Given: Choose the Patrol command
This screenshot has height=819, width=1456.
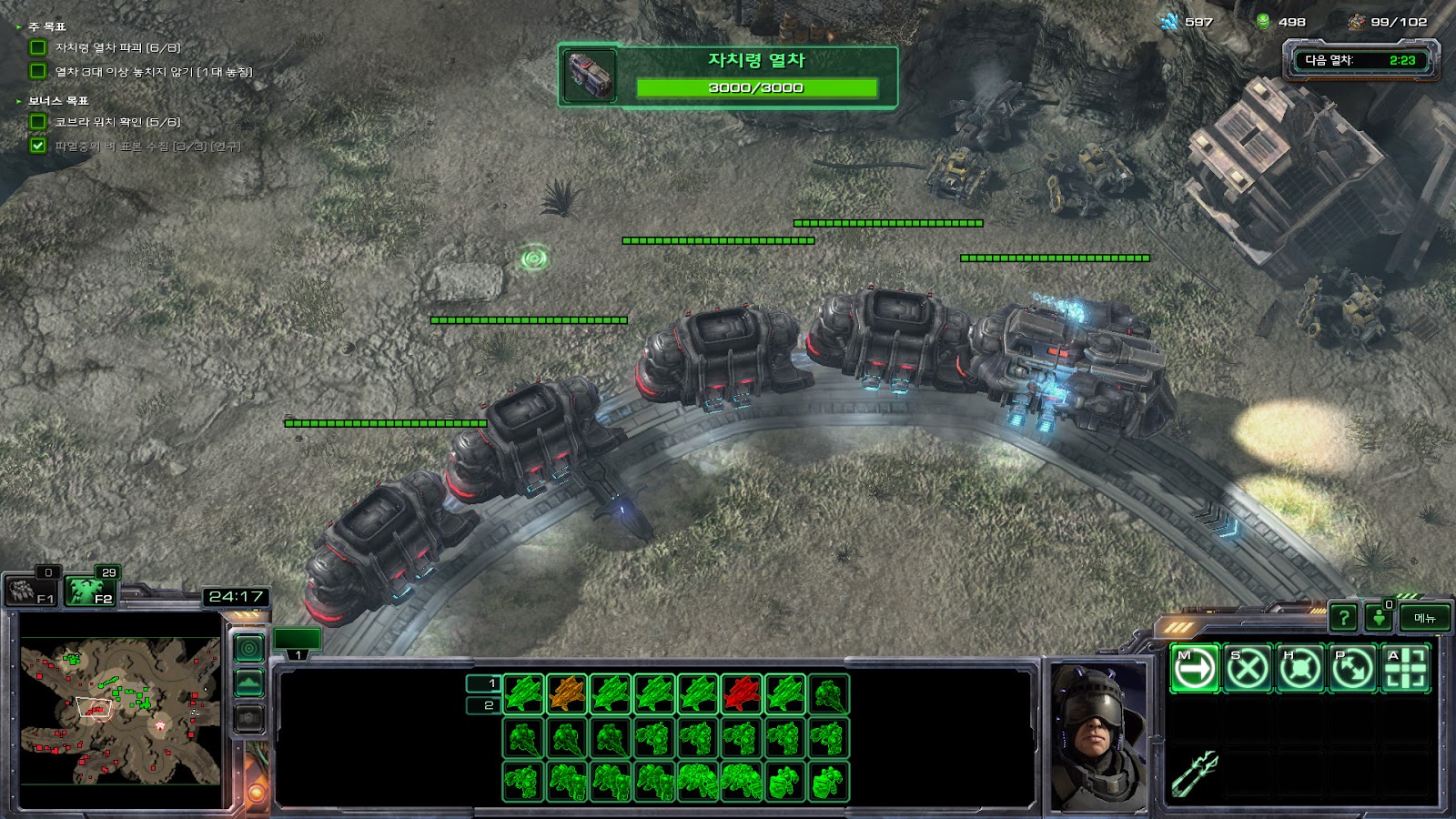Looking at the screenshot, I should click(1352, 669).
